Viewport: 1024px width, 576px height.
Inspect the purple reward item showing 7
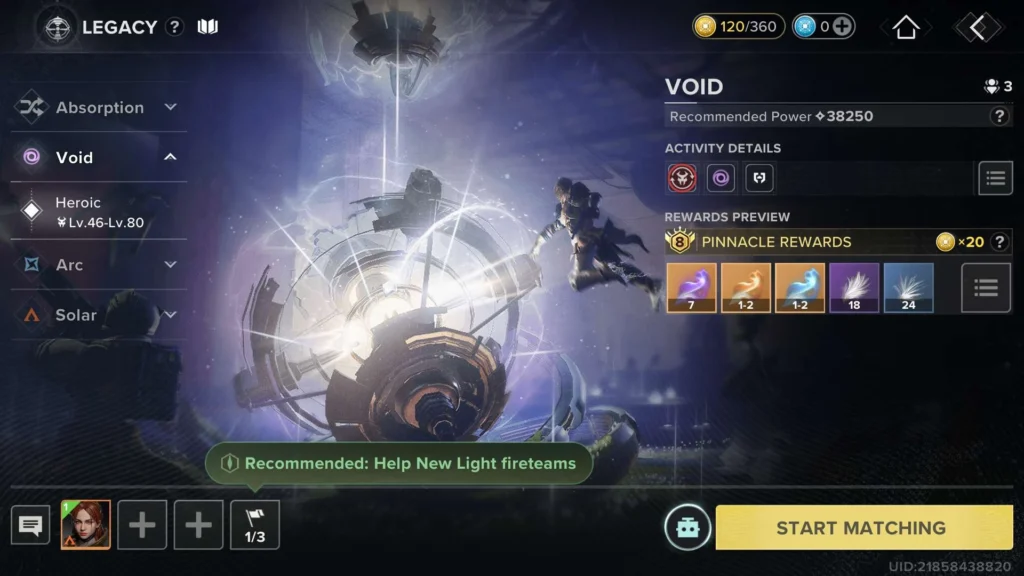coord(692,288)
